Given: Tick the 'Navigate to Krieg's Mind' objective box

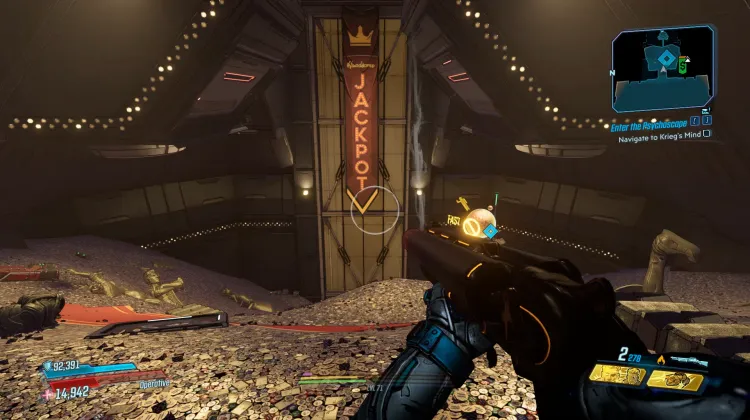Looking at the screenshot, I should point(707,133).
